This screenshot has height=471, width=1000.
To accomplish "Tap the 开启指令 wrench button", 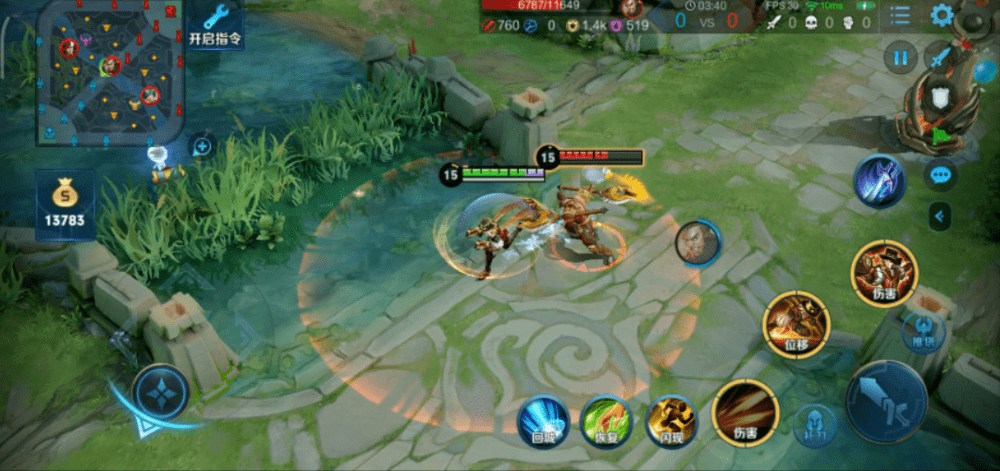I will (x=215, y=25).
